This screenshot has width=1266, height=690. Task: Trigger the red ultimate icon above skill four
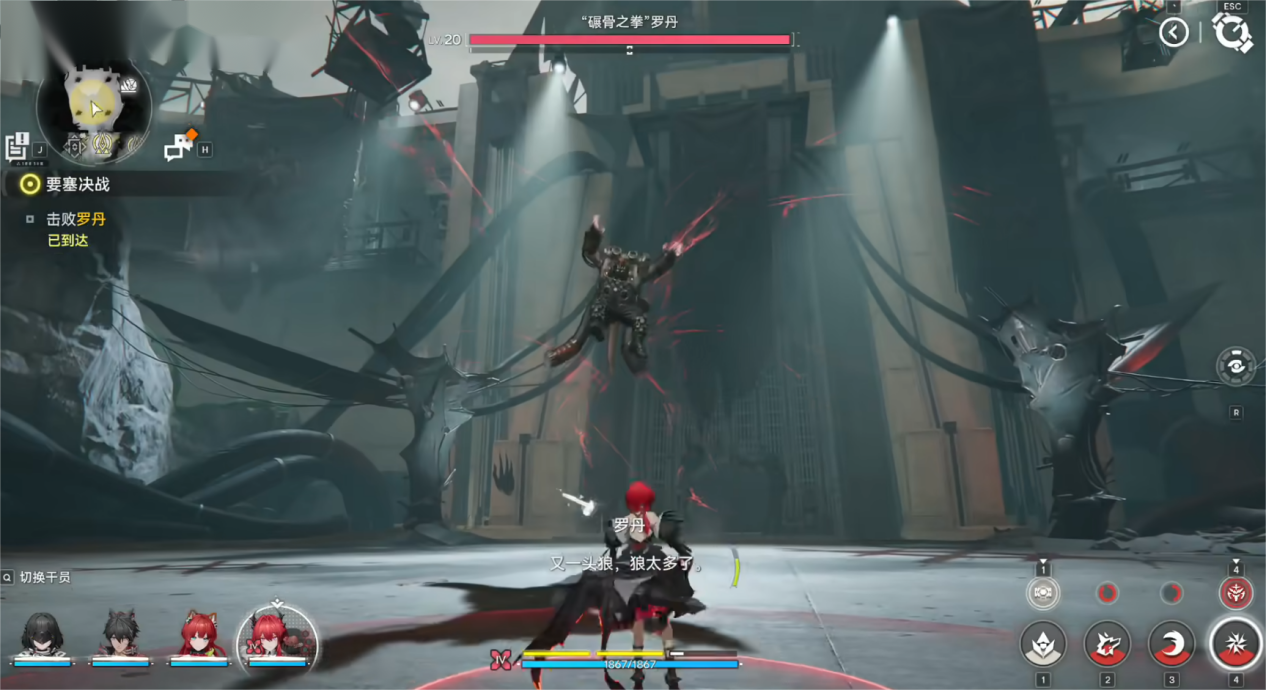(x=1236, y=593)
